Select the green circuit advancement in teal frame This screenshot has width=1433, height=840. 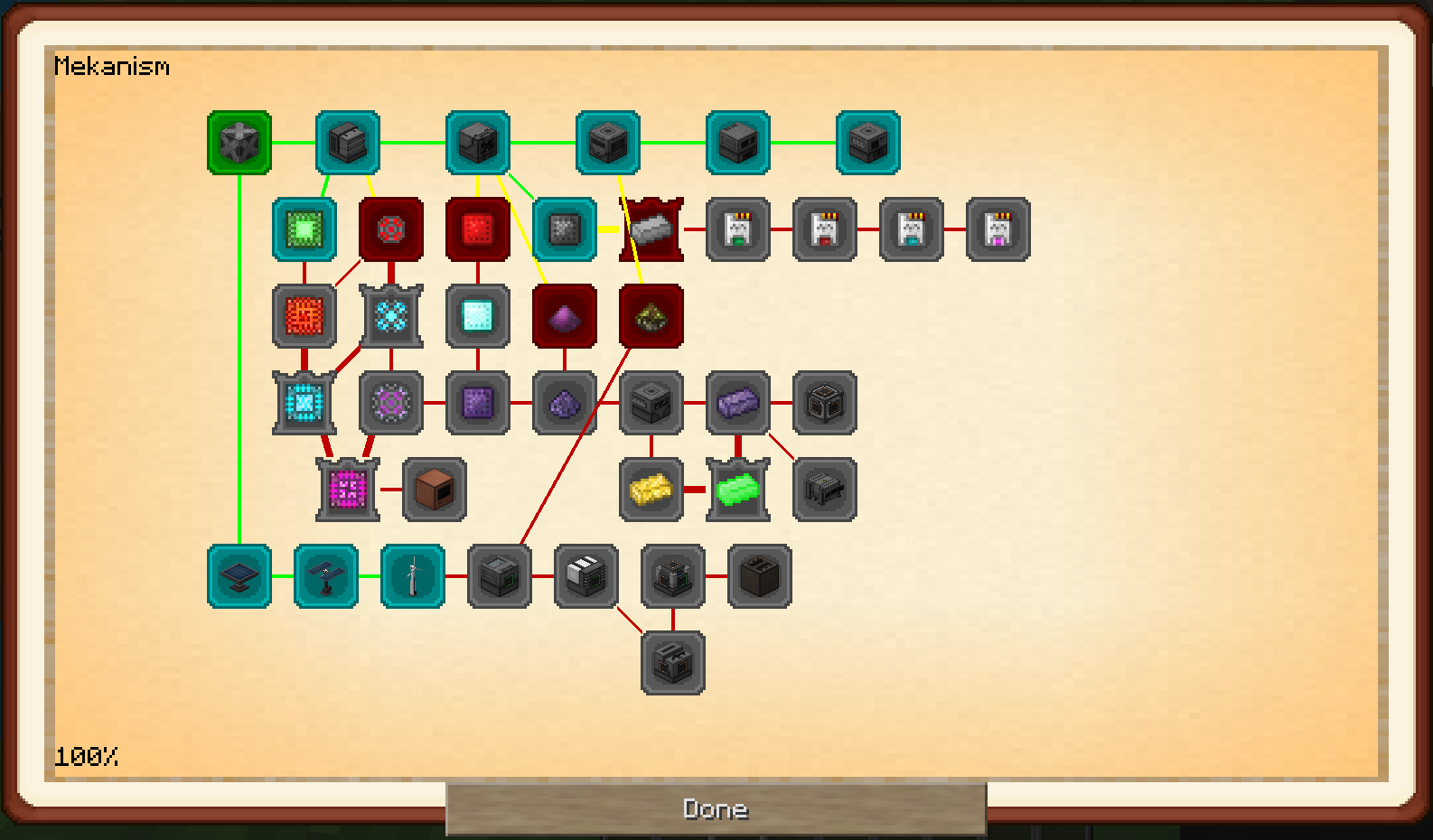click(304, 229)
